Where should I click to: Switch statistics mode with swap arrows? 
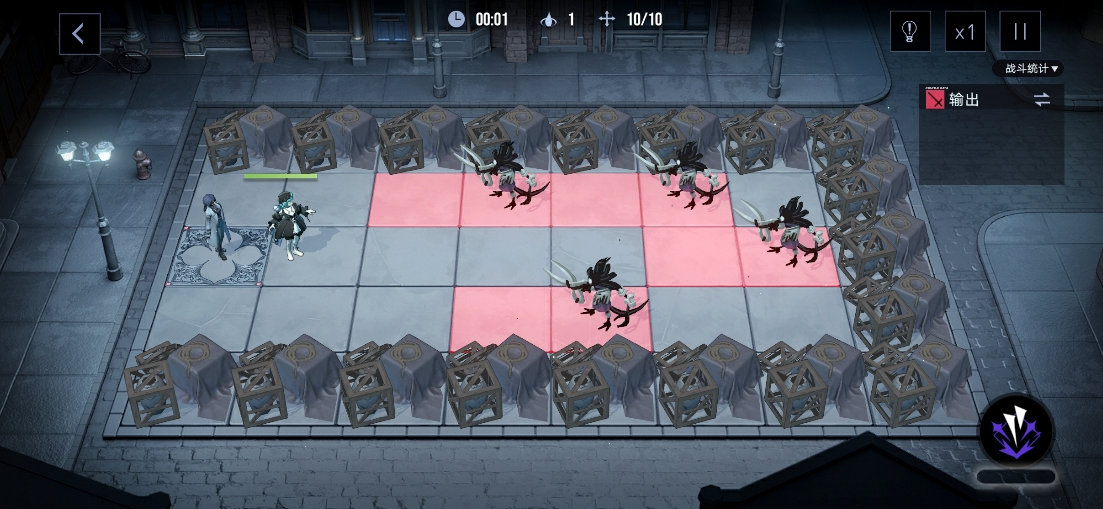tap(1042, 100)
